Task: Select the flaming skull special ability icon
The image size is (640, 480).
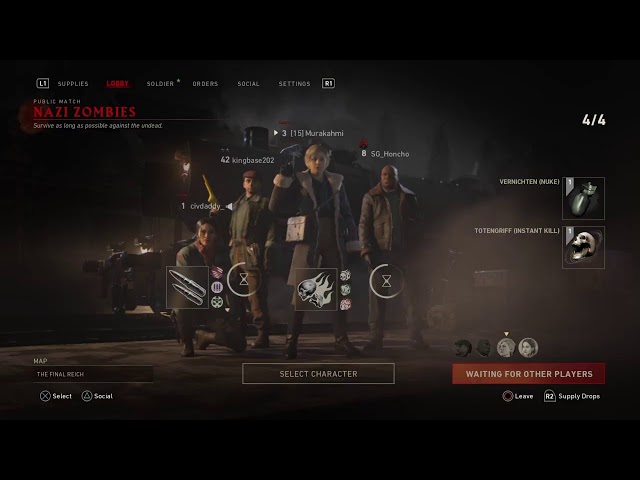Action: 315,289
